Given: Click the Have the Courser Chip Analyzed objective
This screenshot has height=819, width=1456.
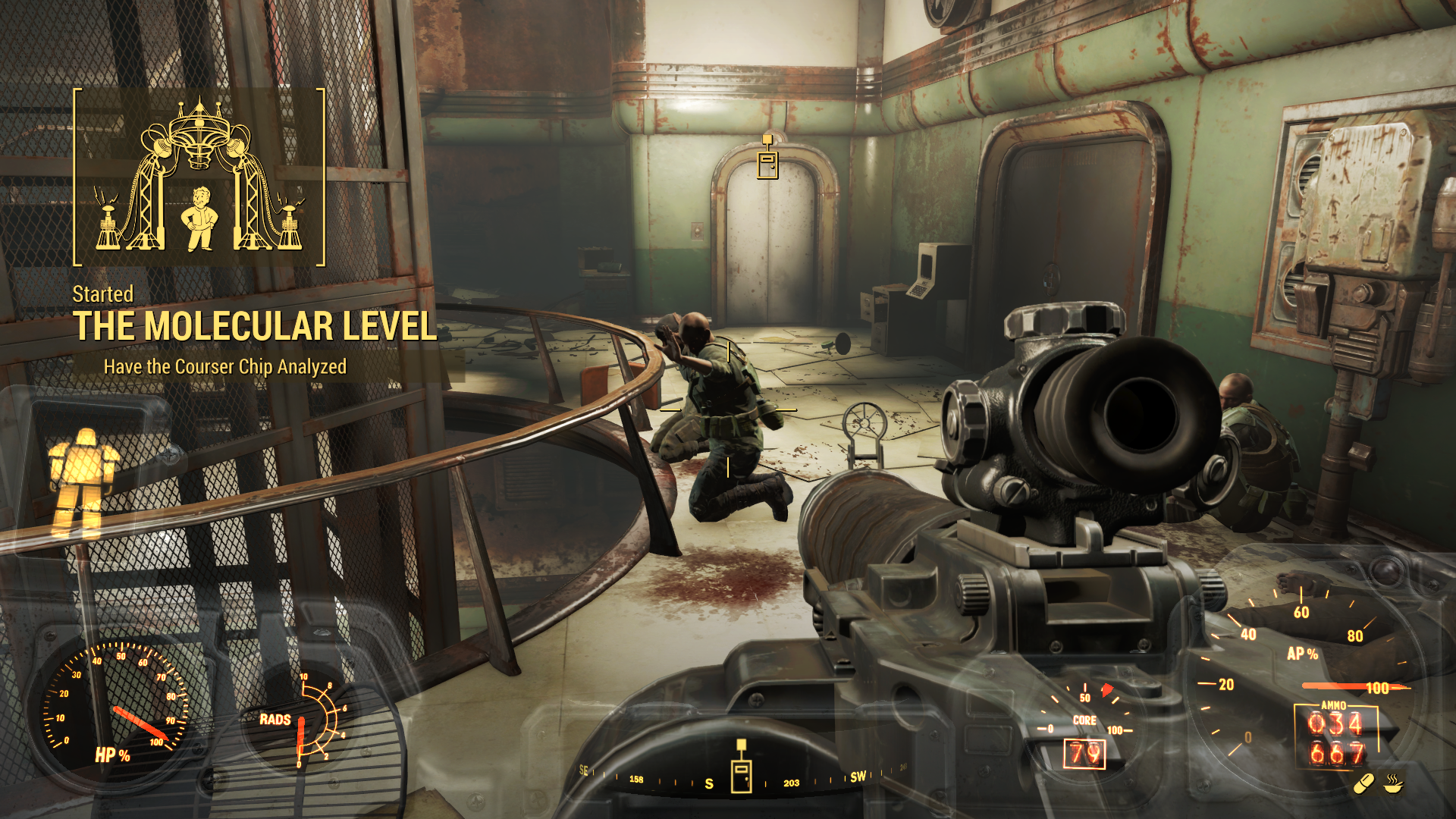Looking at the screenshot, I should point(224,367).
